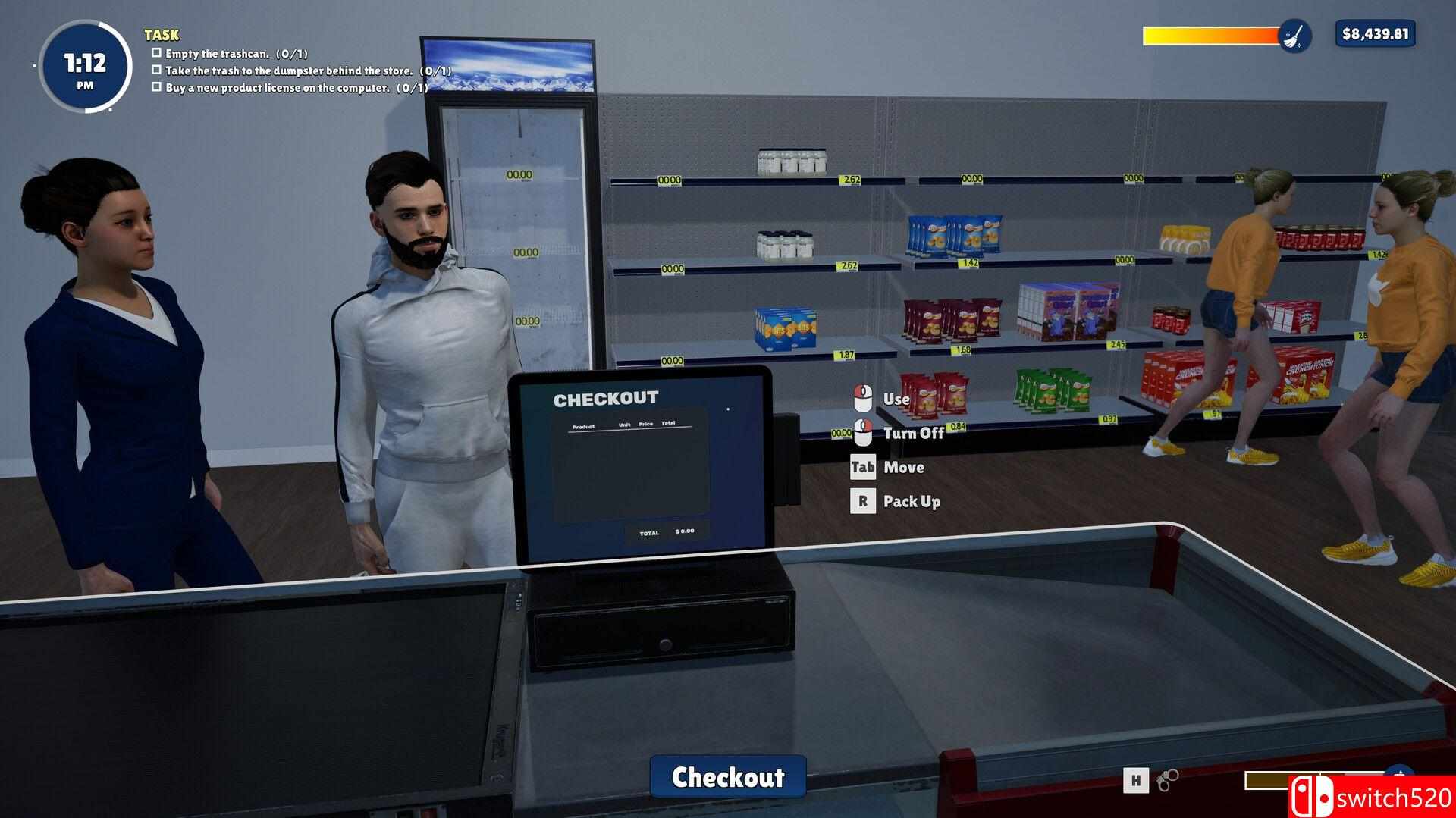1456x818 pixels.
Task: Check the Empty the trashcan task box
Action: click(157, 52)
